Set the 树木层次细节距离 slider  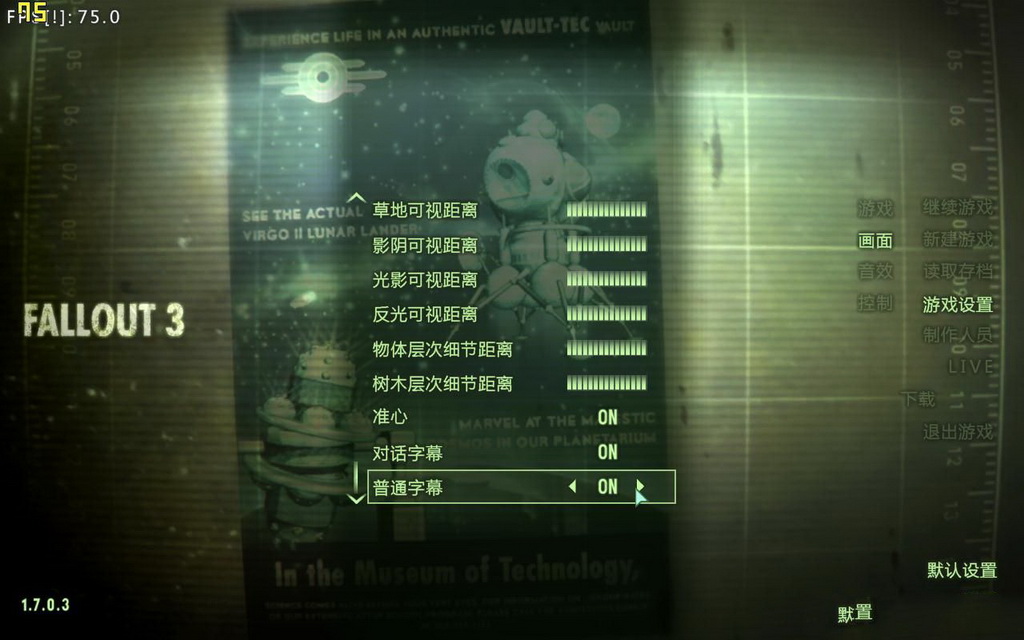coord(606,383)
